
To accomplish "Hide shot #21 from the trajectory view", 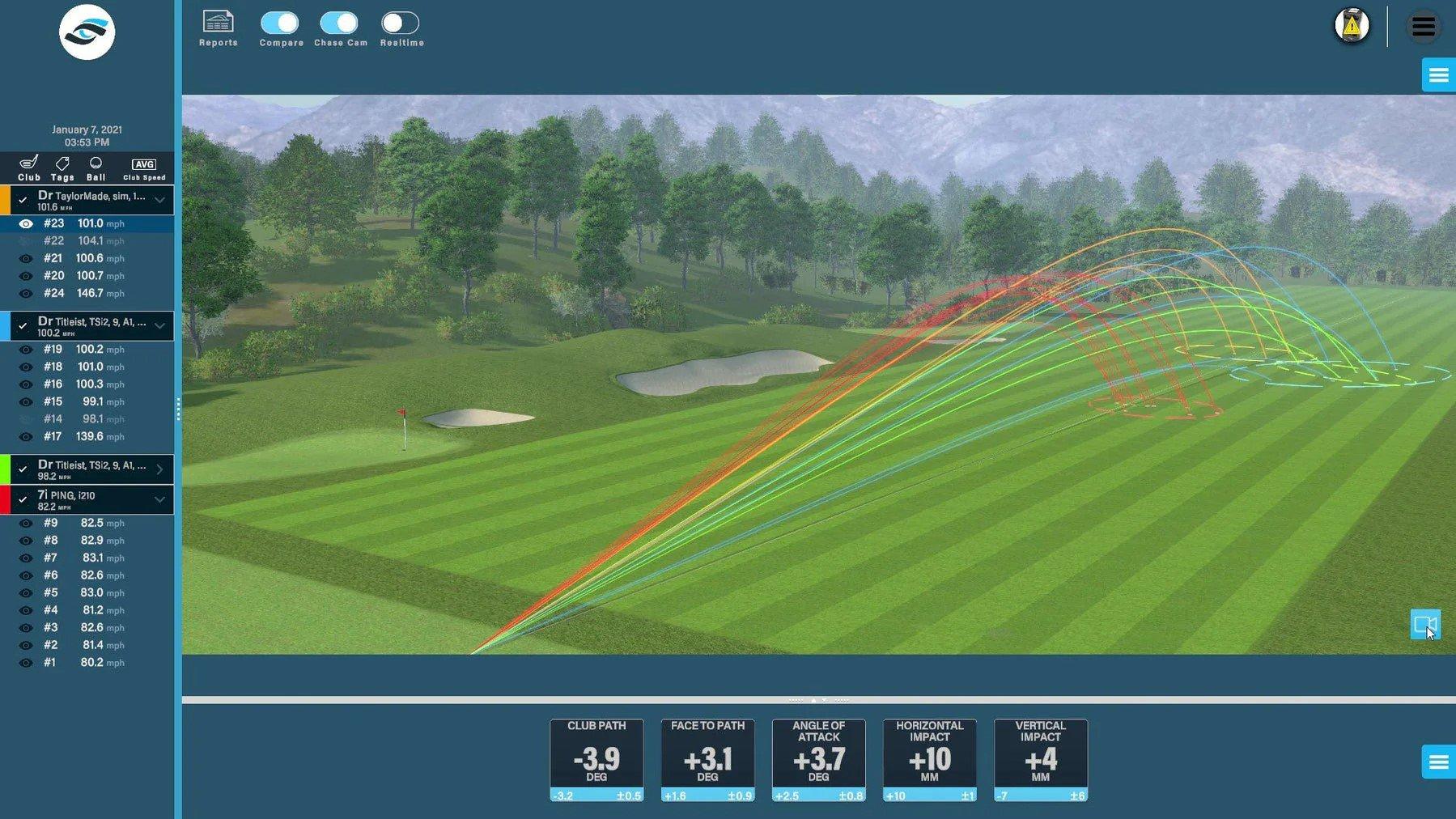I will (x=25, y=258).
